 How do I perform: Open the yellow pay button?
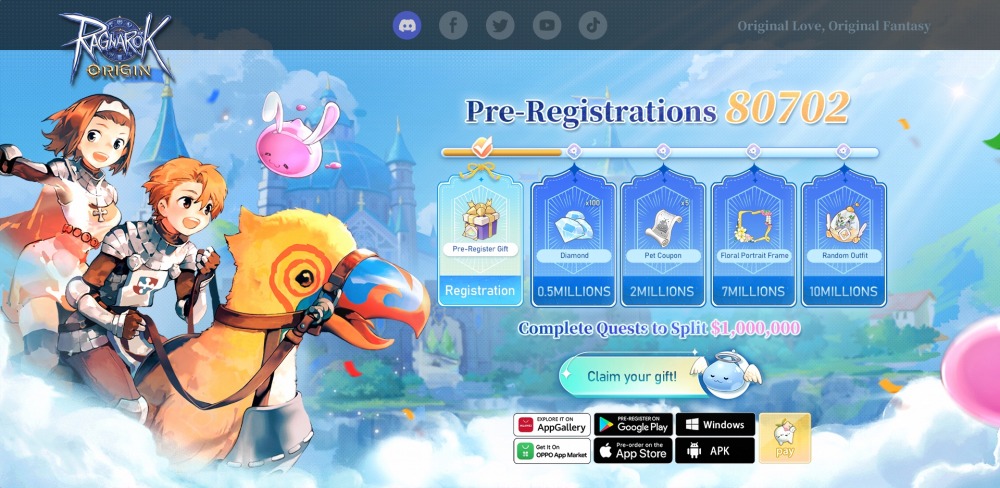784,438
